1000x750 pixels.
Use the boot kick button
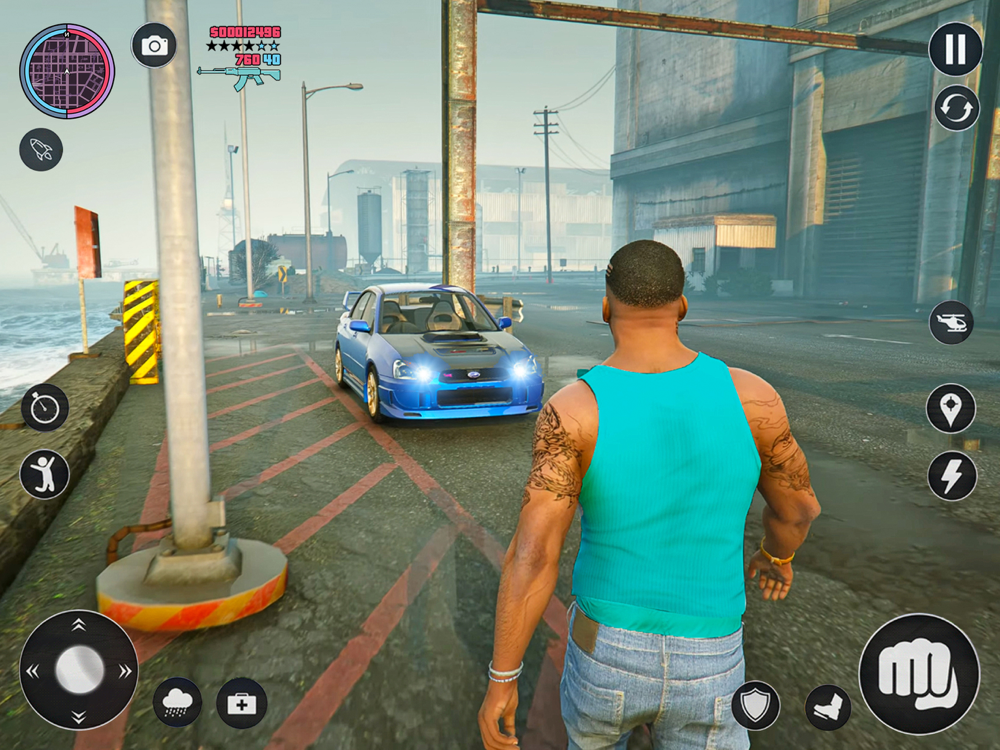pos(828,707)
